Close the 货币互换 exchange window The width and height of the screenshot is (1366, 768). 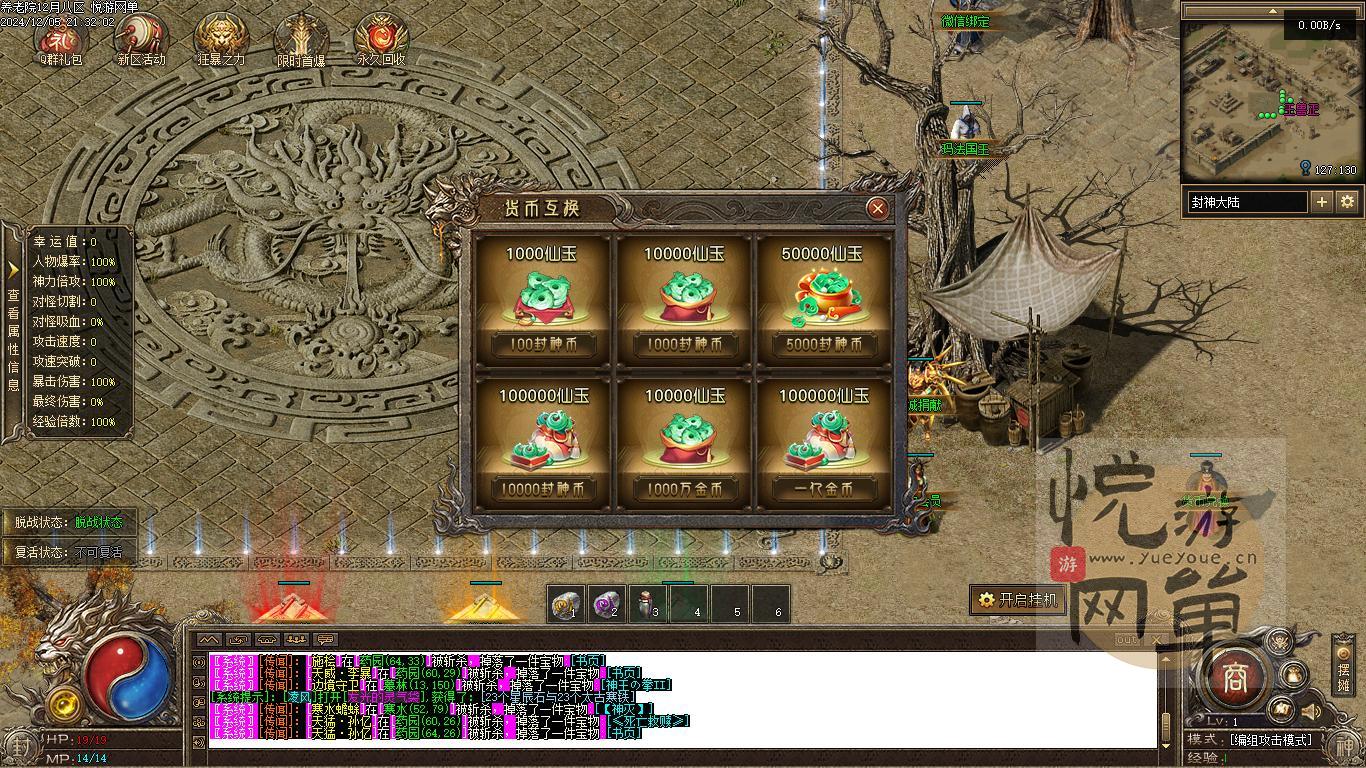click(877, 208)
